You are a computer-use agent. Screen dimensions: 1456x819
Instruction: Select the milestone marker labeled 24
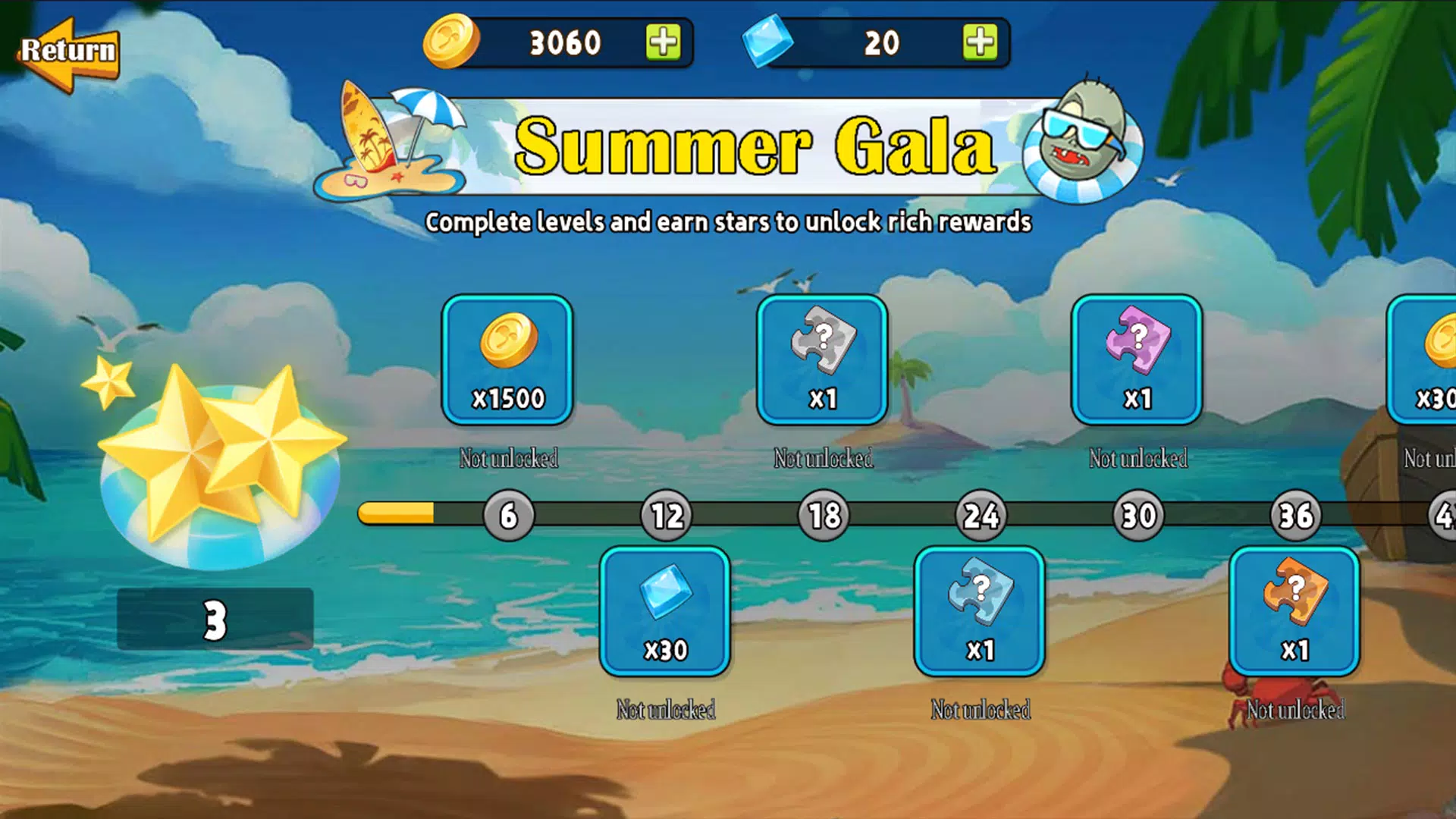(981, 516)
